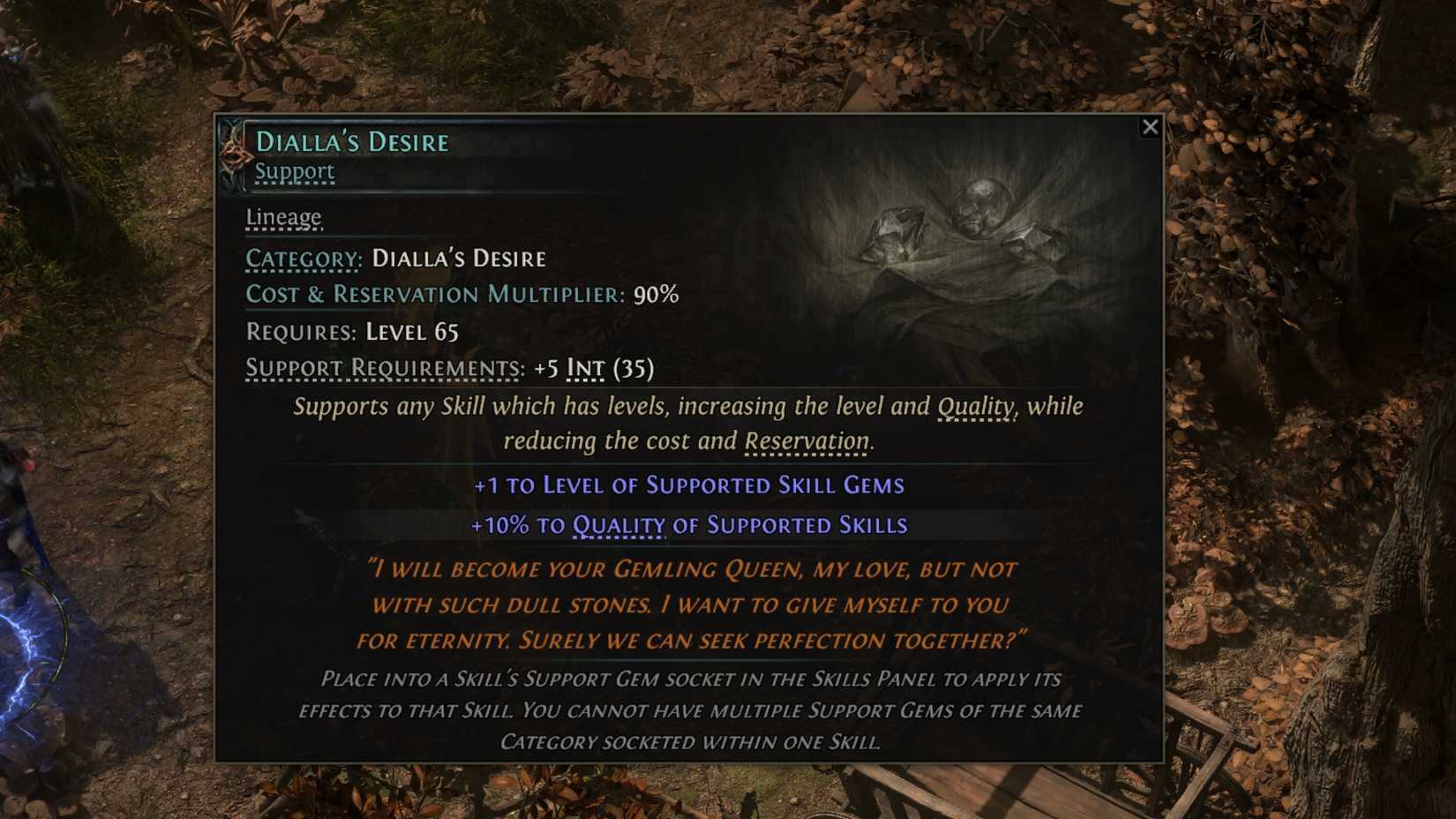Click the Category label reading Dialla's Desire

tap(460, 259)
